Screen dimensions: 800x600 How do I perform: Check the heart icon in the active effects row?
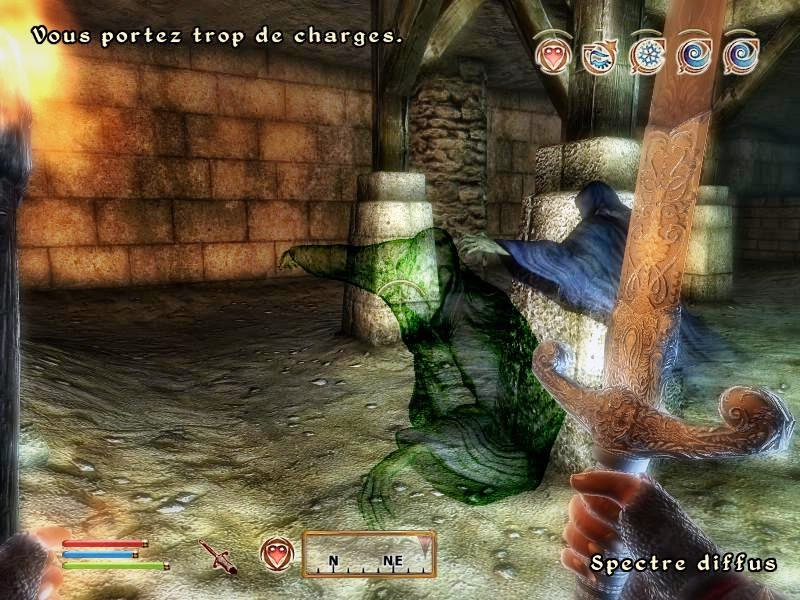[552, 55]
